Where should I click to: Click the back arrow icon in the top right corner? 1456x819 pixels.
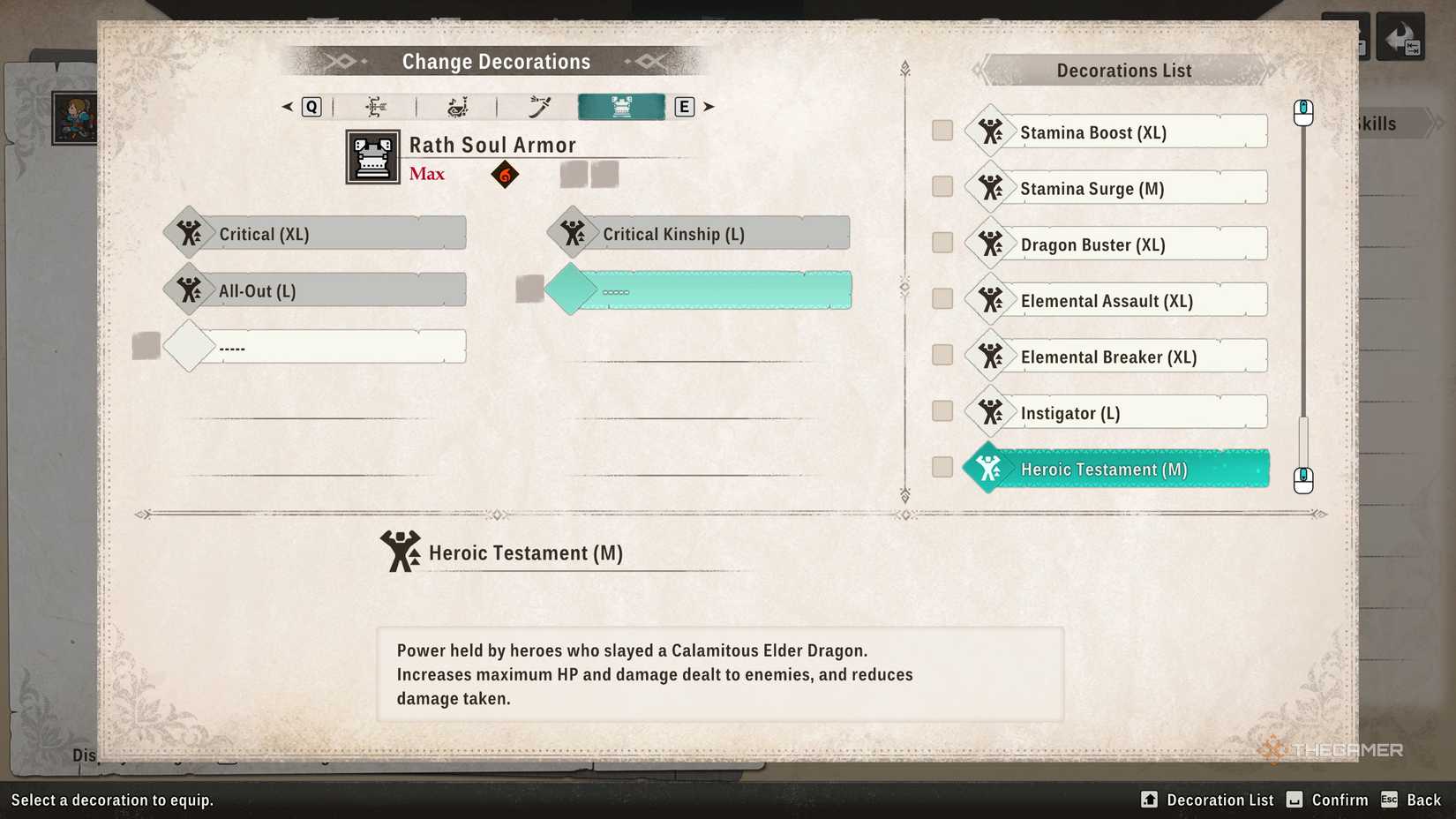1400,36
